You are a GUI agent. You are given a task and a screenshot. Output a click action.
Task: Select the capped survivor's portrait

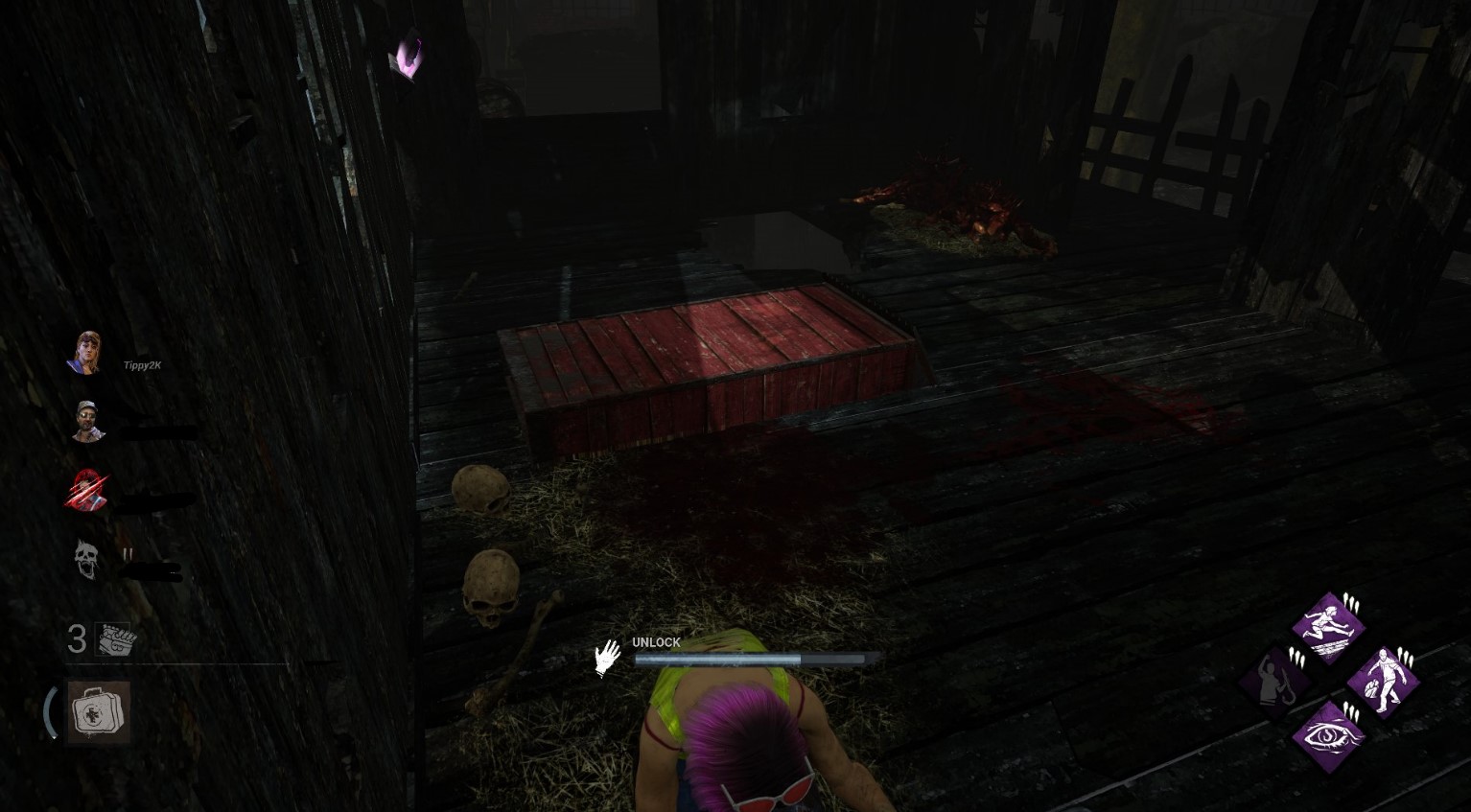coord(87,420)
